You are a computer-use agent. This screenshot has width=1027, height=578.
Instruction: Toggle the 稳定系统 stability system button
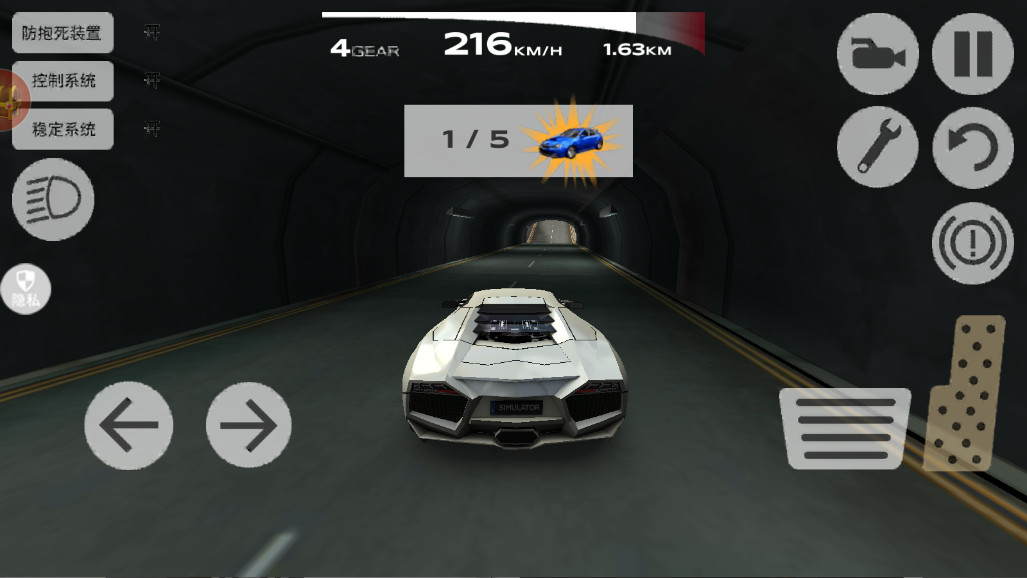(x=62, y=129)
